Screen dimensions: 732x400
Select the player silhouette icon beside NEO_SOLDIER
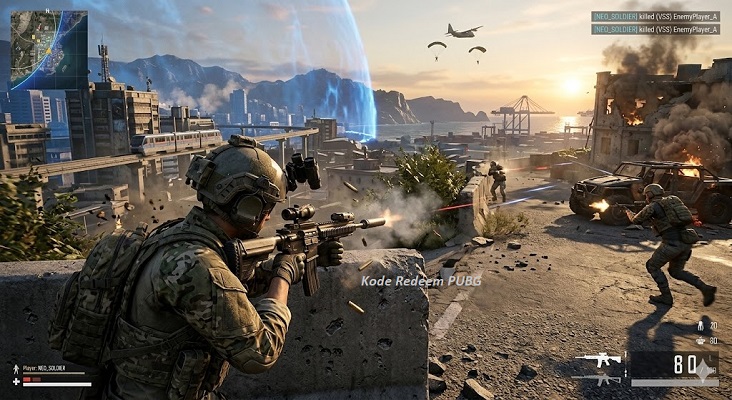16,369
